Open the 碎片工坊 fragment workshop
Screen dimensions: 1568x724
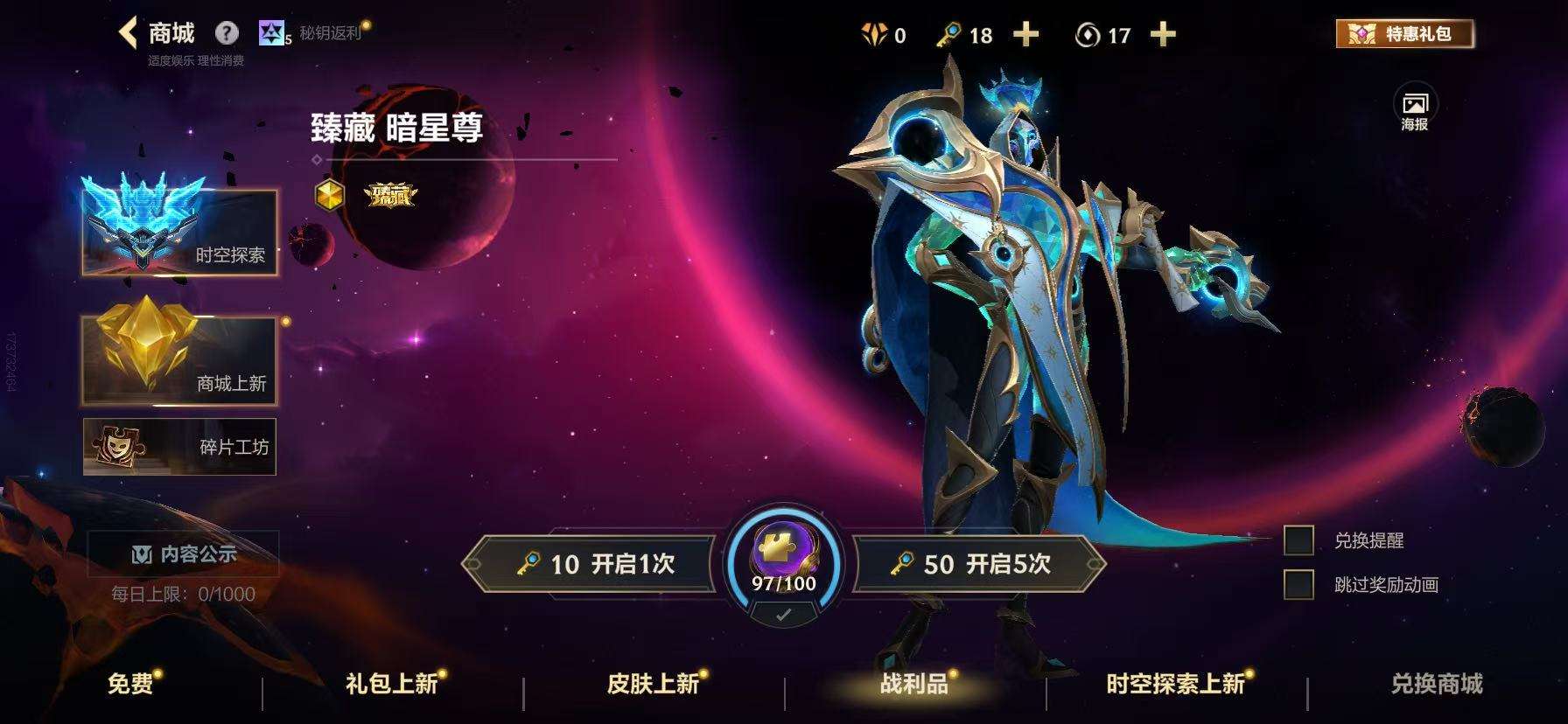tap(178, 447)
